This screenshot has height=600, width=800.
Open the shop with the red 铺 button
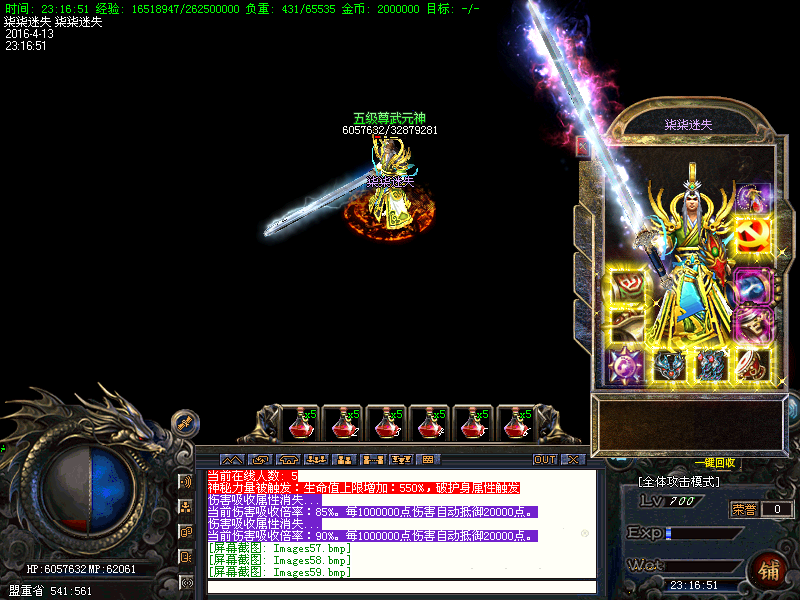point(770,573)
